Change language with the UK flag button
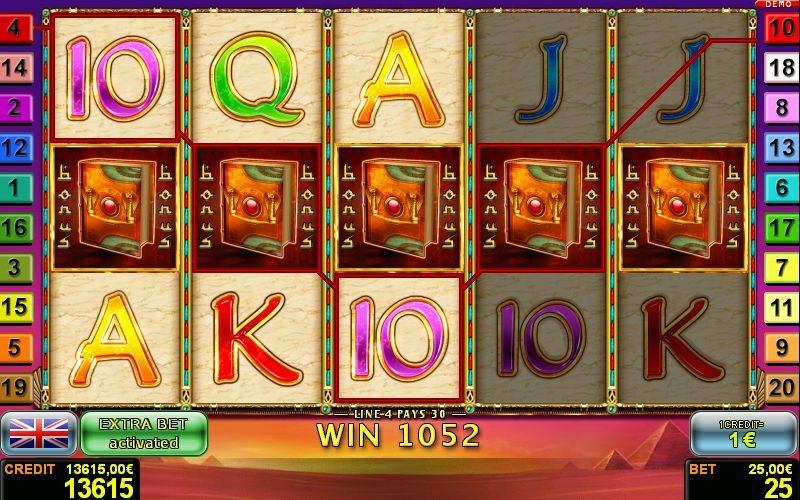 tap(40, 434)
